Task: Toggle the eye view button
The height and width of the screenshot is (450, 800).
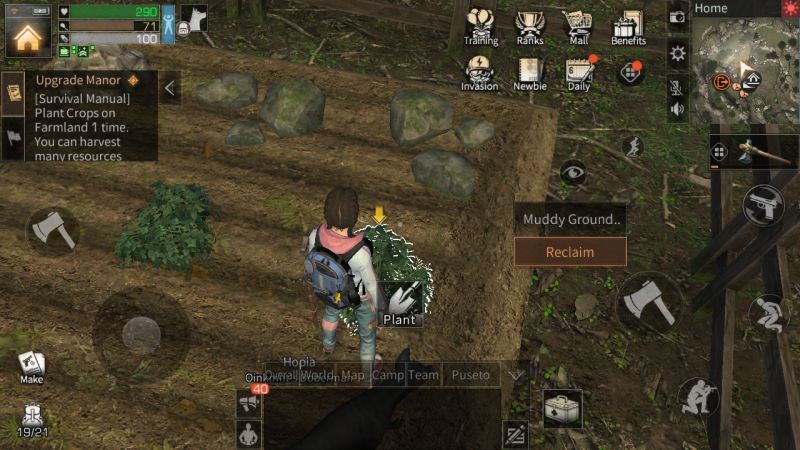Action: point(573,173)
